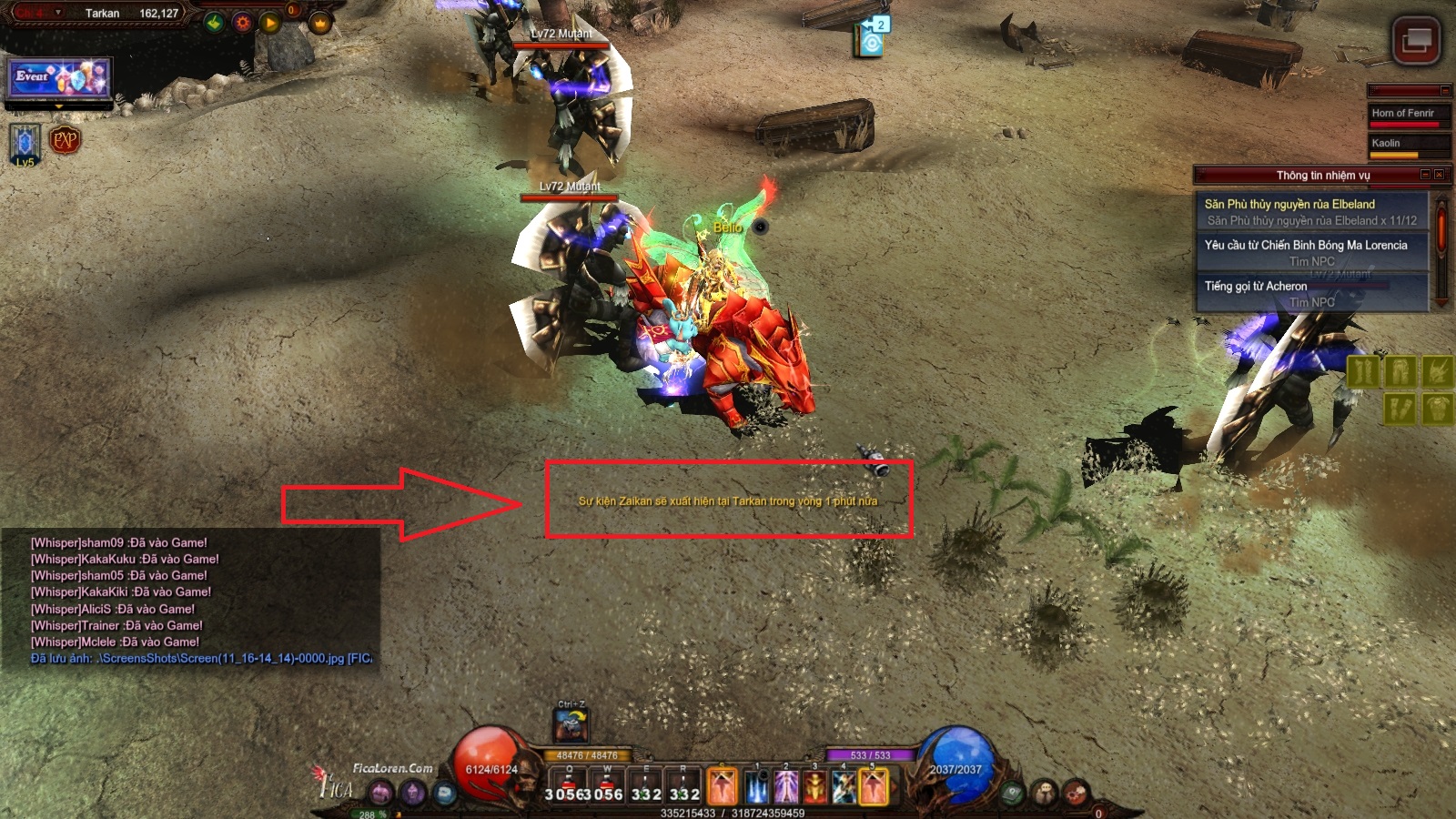1456x819 pixels.
Task: Select the red EXP buff icon
Action: [x=66, y=140]
